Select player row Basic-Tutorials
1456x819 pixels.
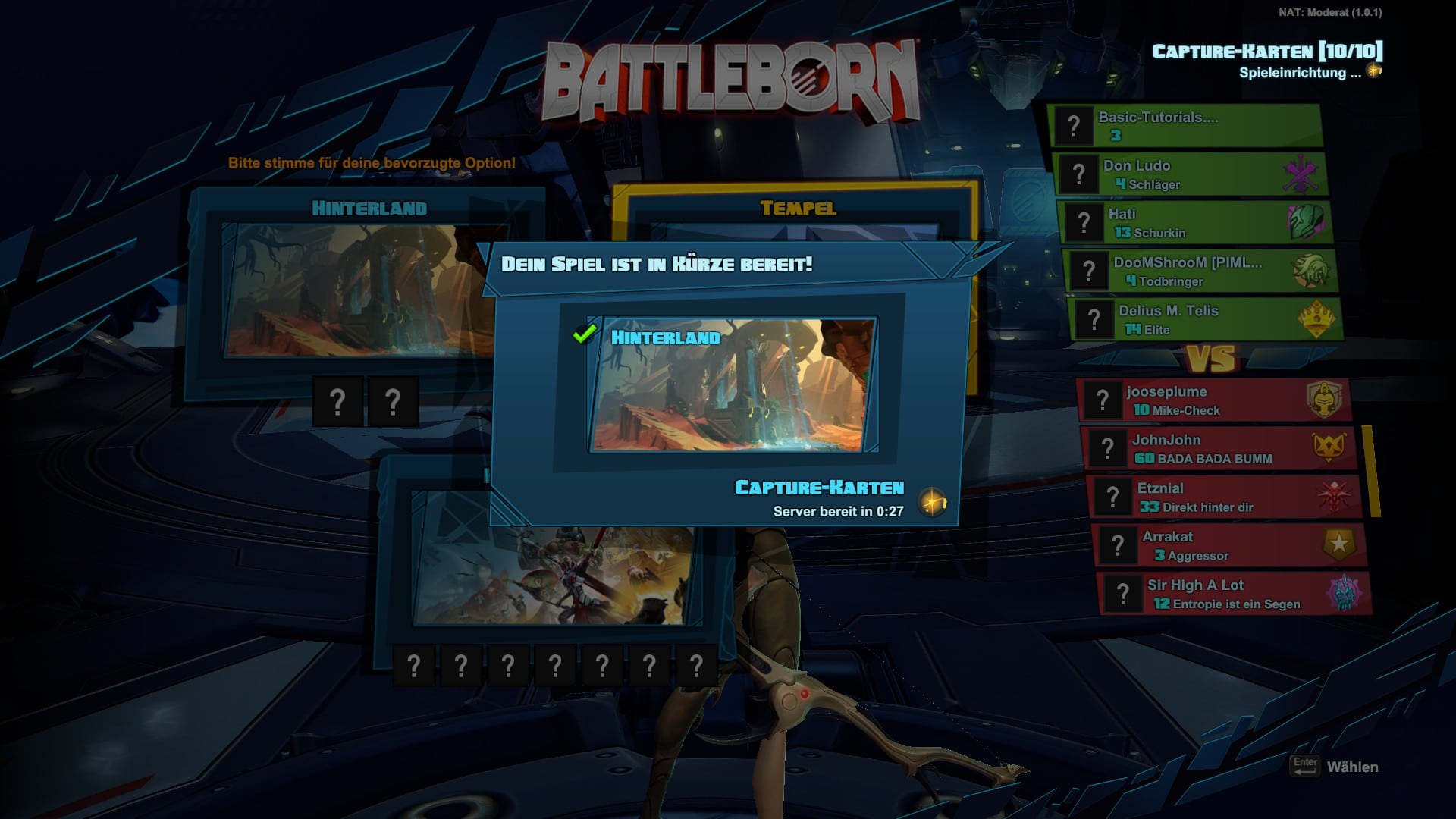point(1185,126)
